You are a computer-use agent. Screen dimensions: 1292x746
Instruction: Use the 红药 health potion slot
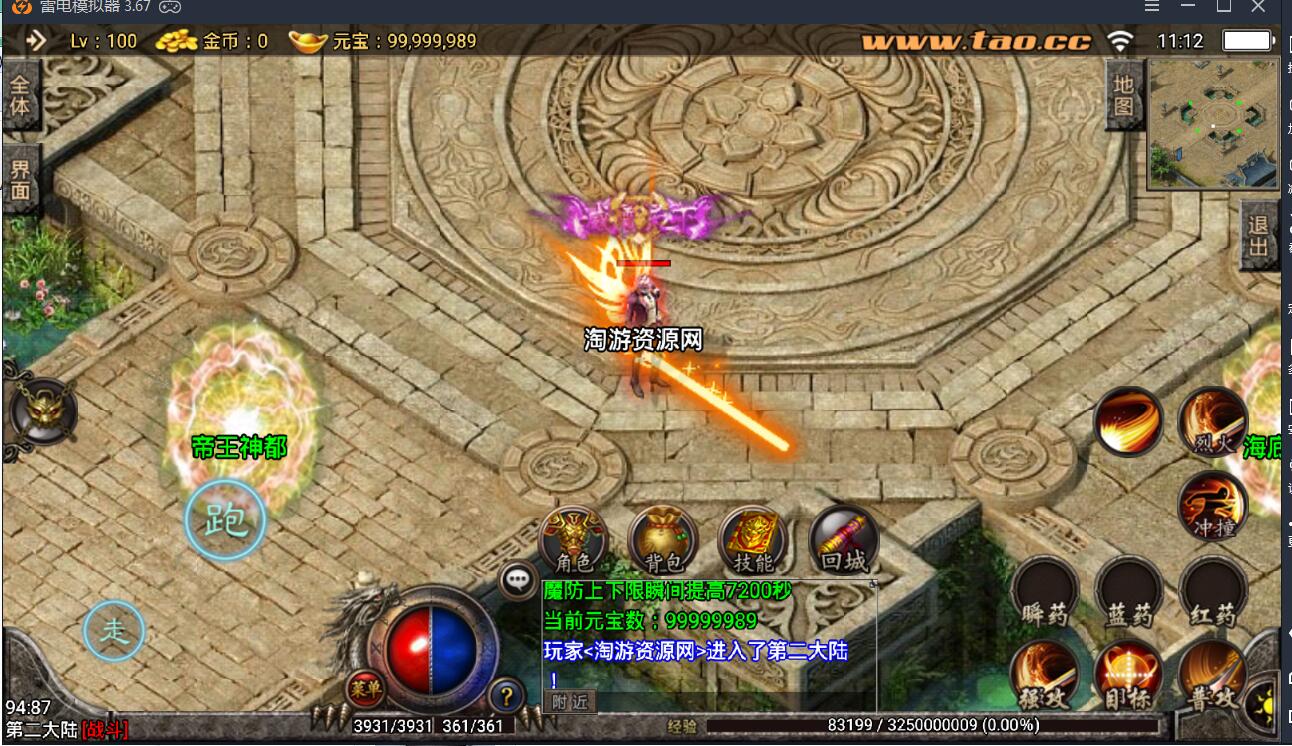click(x=1213, y=592)
